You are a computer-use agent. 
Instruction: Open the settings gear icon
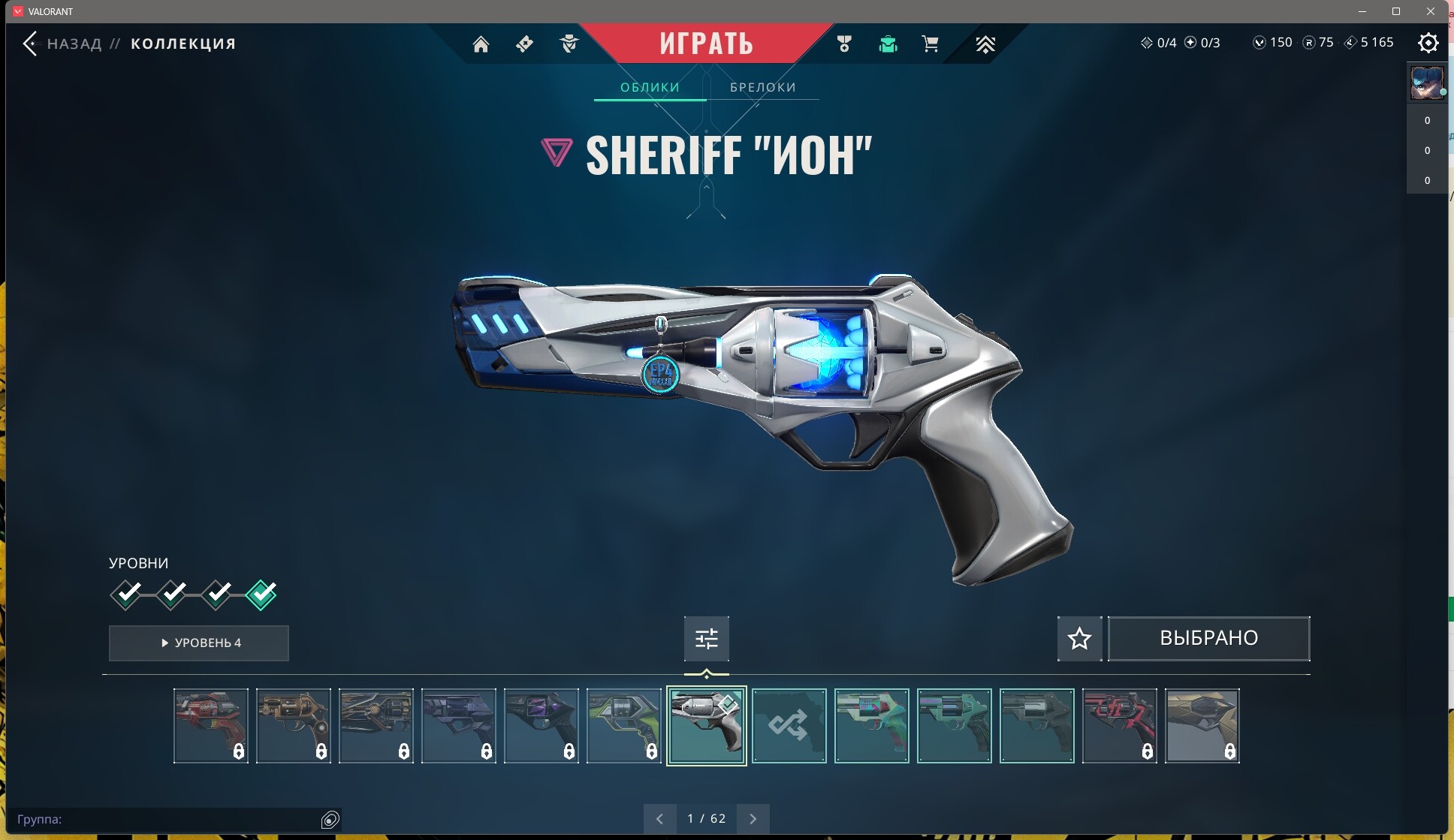(1428, 43)
